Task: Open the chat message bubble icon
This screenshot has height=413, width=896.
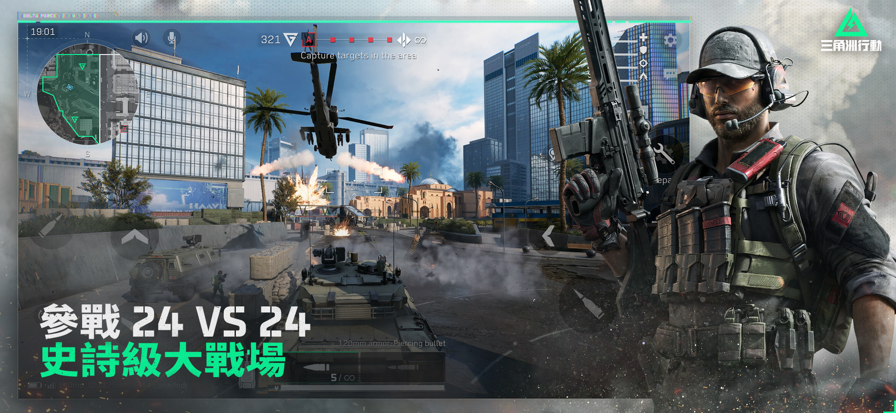Action: (x=671, y=73)
